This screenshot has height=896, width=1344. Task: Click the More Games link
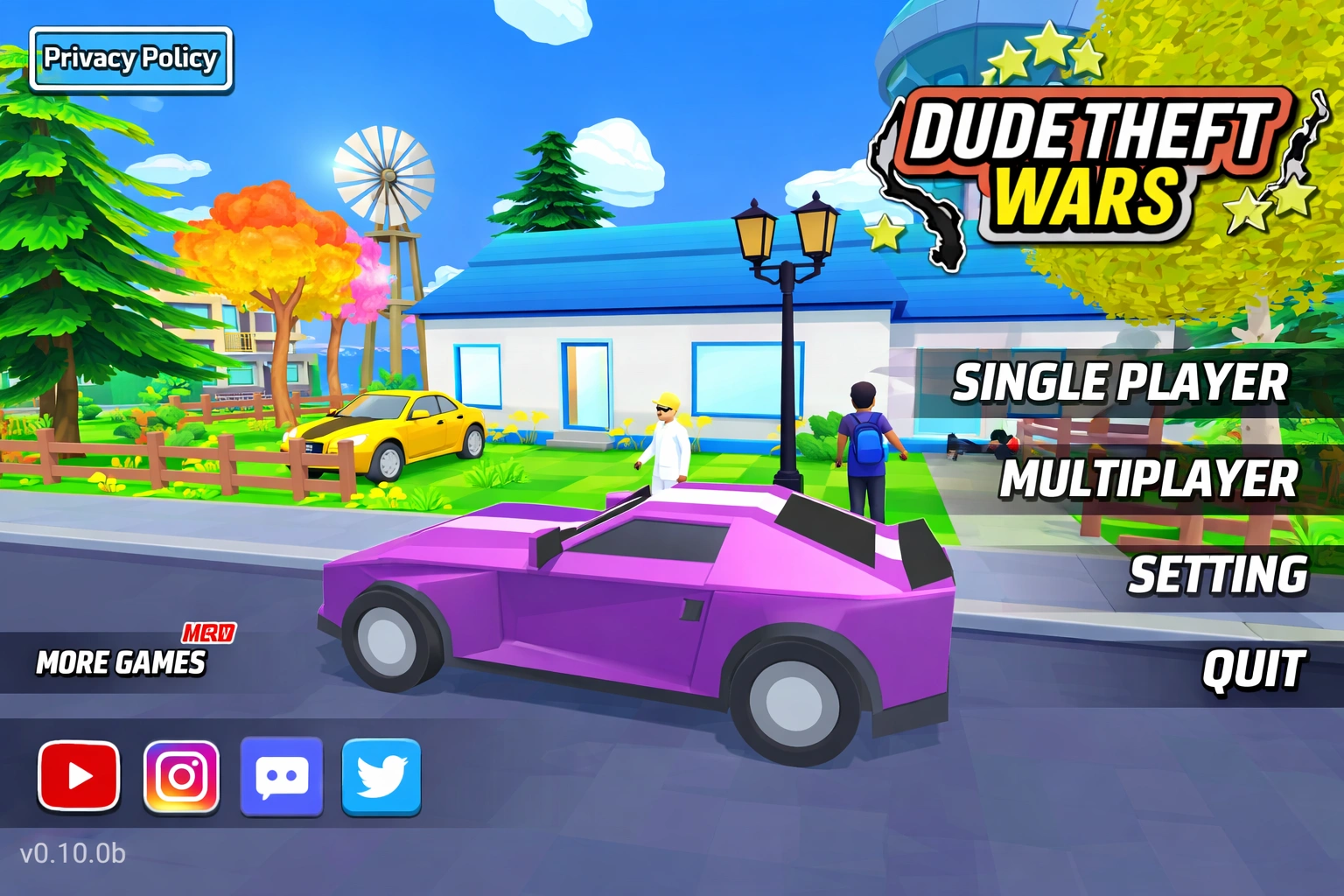click(121, 663)
